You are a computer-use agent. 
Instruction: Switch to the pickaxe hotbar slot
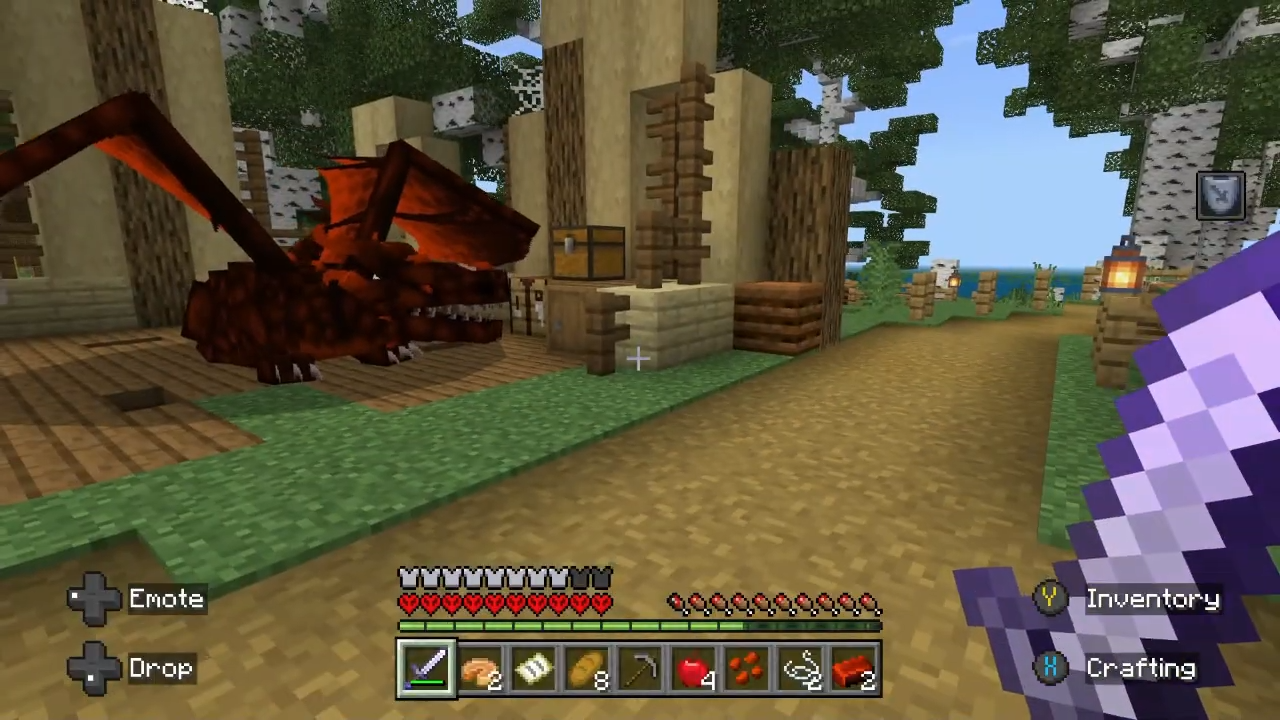pyautogui.click(x=640, y=668)
